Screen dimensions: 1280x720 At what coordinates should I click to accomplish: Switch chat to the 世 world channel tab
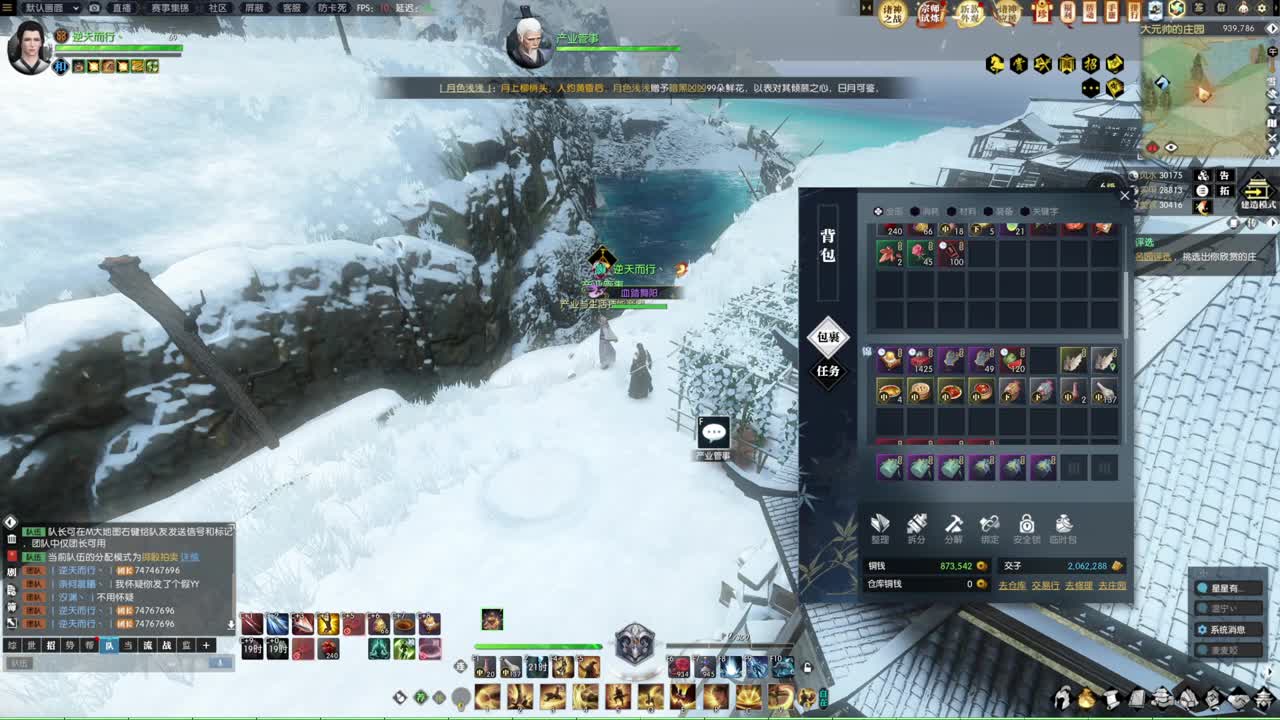(31, 646)
